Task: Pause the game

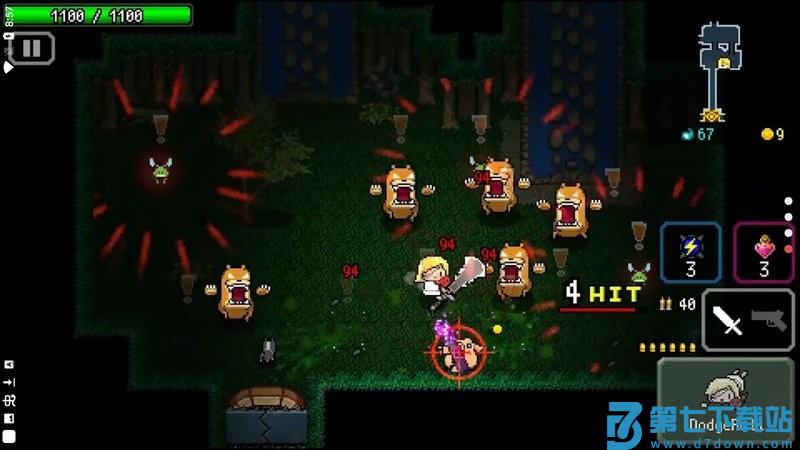Action: (31, 47)
